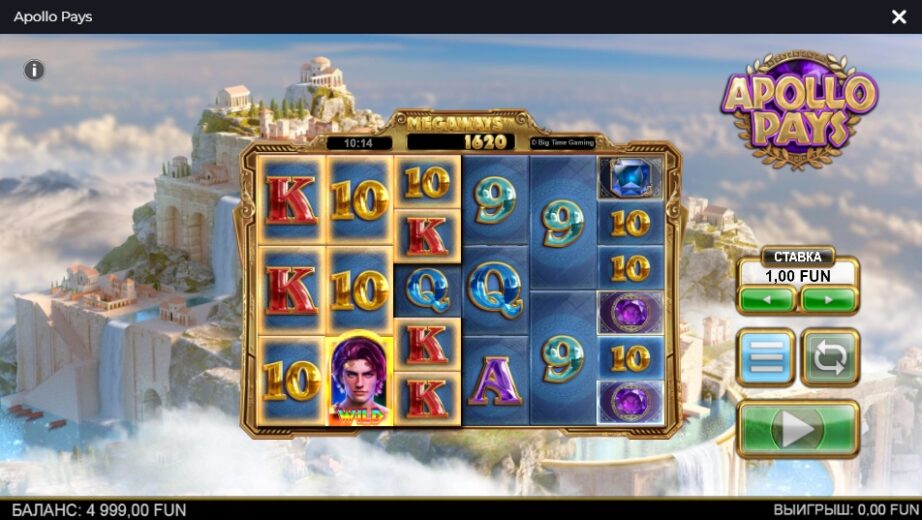This screenshot has height=520, width=922.
Task: Increase the bet amount
Action: [829, 299]
